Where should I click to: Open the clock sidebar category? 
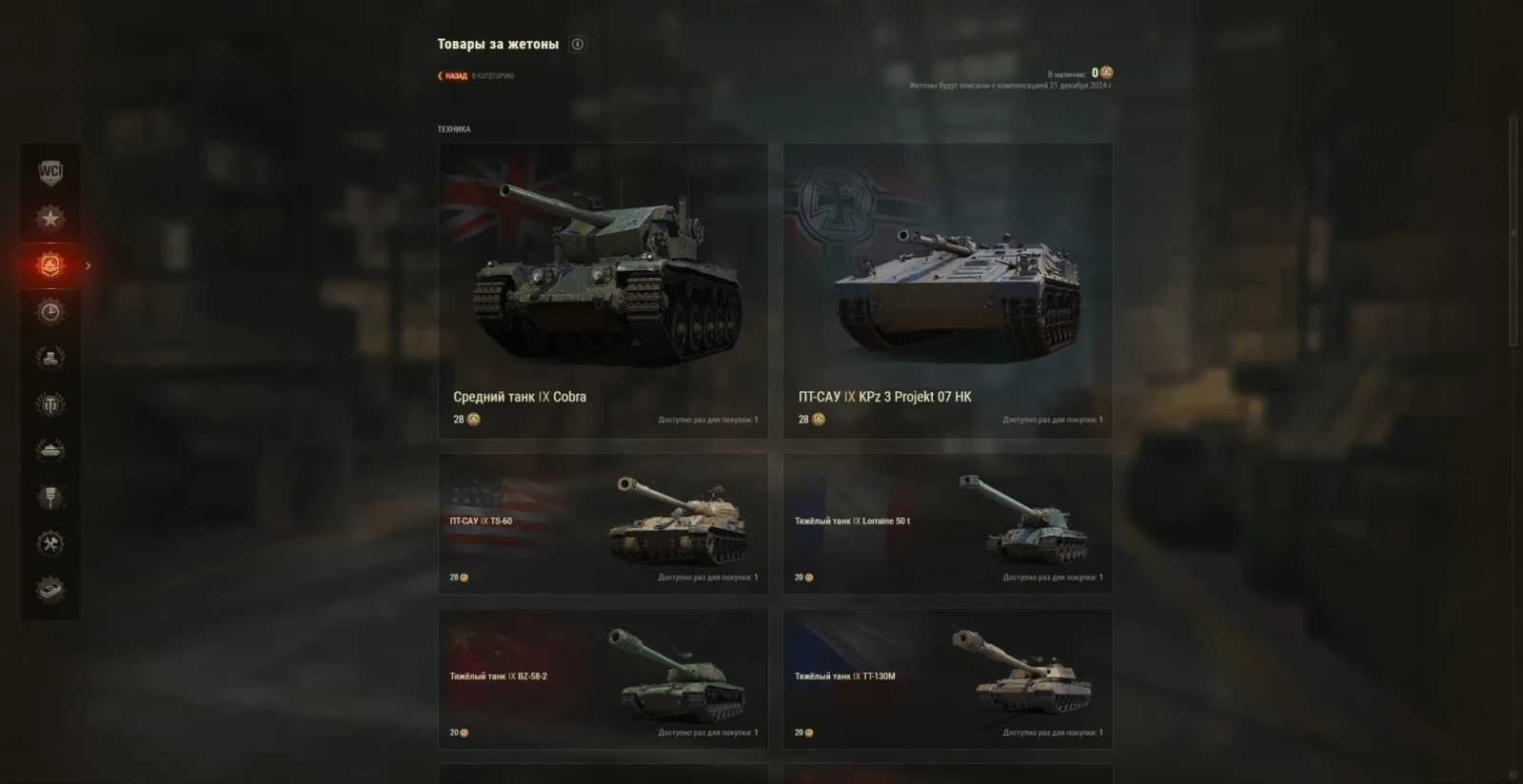click(x=50, y=312)
